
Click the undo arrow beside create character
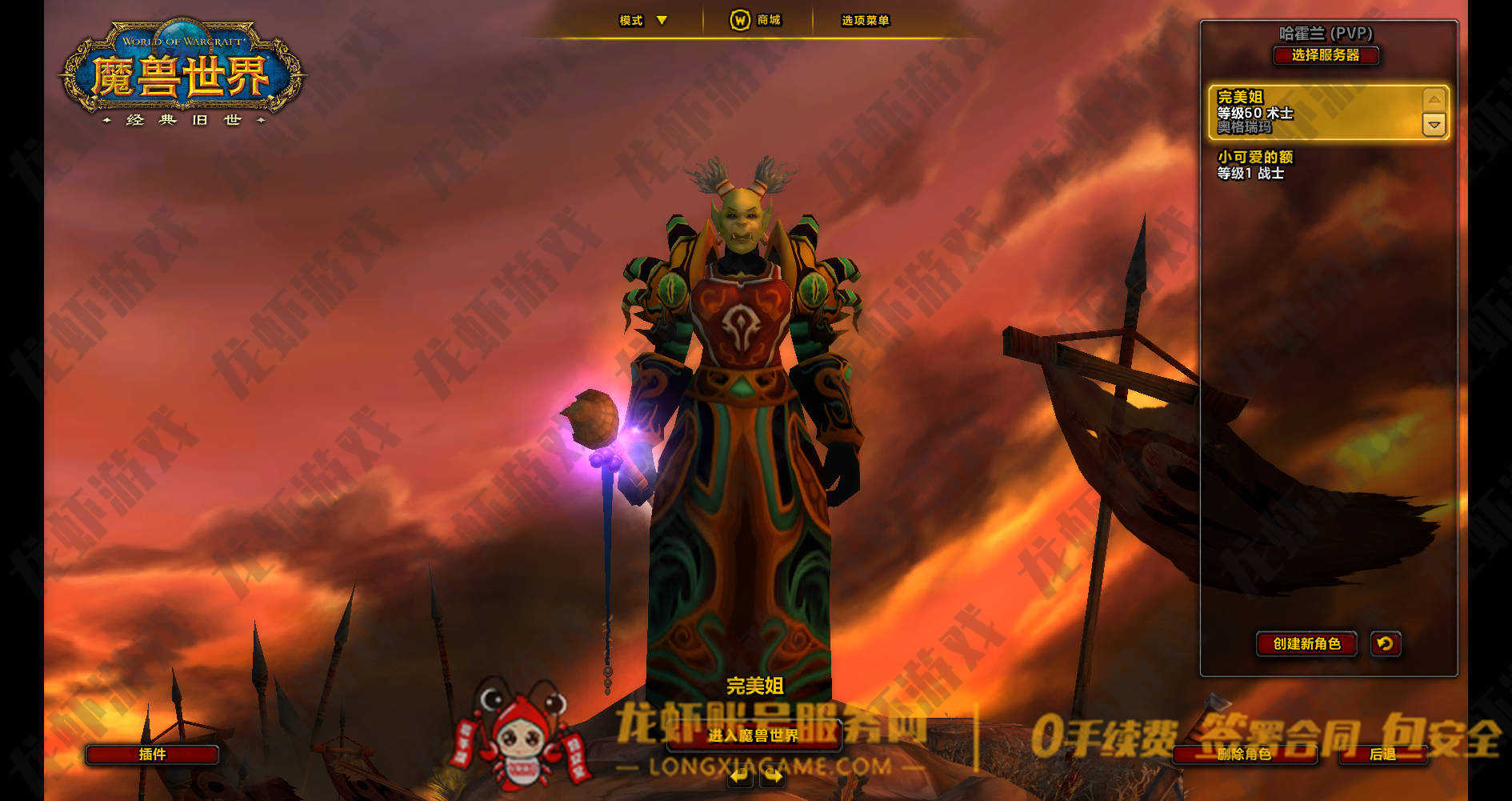1386,643
